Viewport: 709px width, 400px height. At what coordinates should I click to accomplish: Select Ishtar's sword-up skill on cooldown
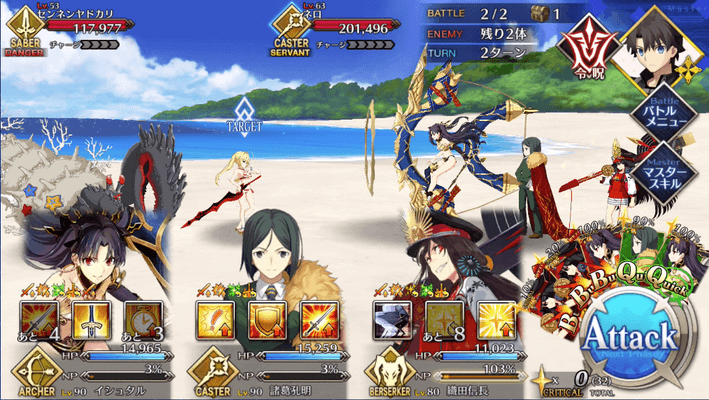point(37,320)
